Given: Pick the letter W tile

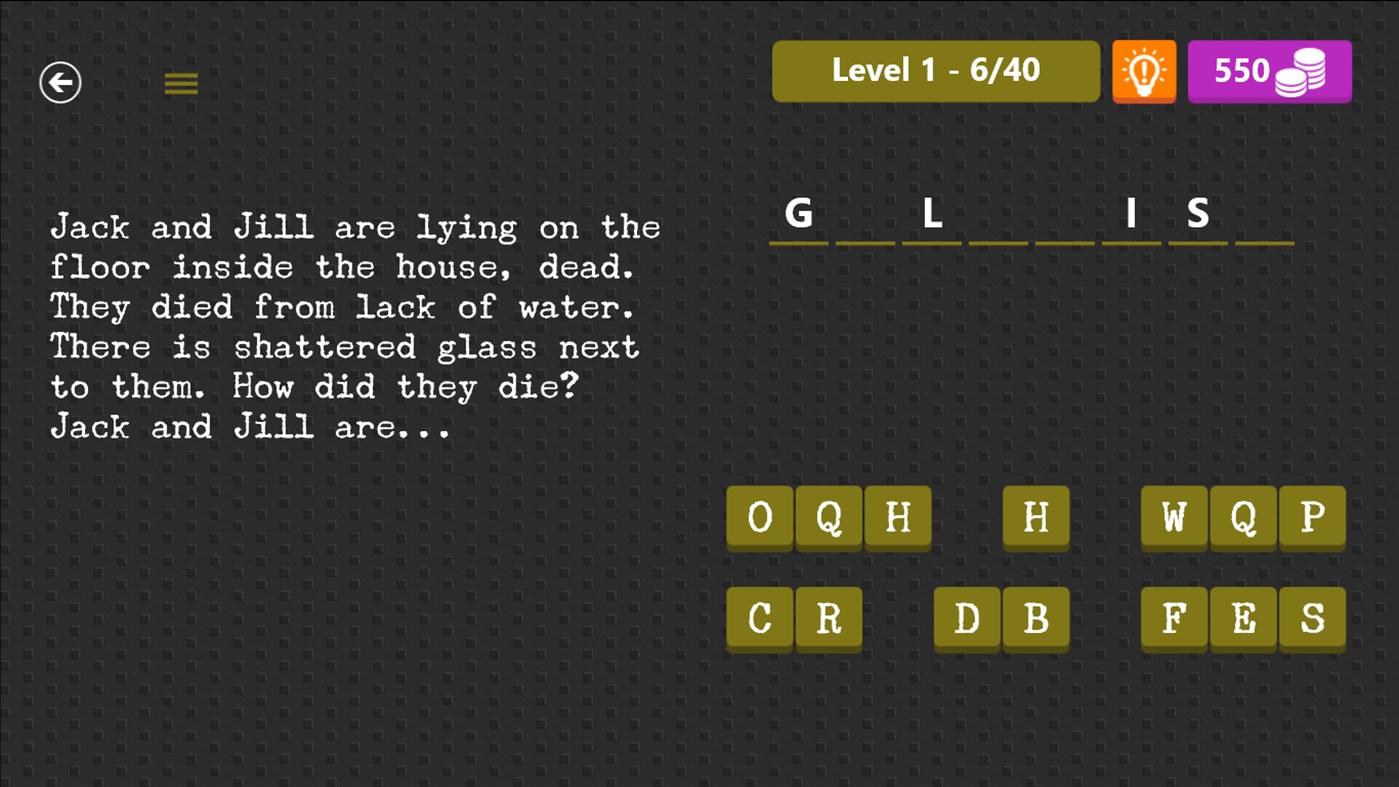Looking at the screenshot, I should (x=1174, y=518).
